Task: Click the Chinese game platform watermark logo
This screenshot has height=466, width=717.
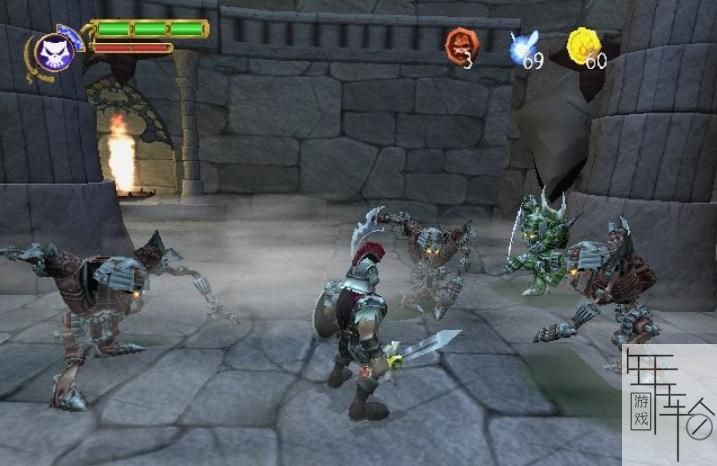Action: coord(668,403)
